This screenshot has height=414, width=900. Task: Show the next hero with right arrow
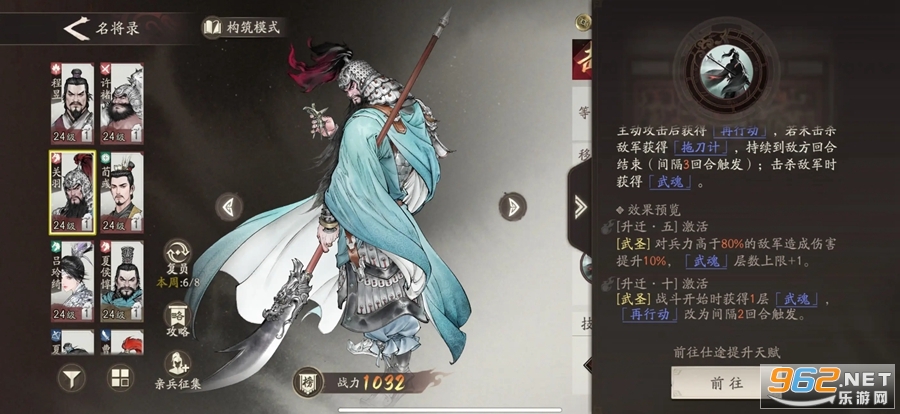(x=513, y=207)
